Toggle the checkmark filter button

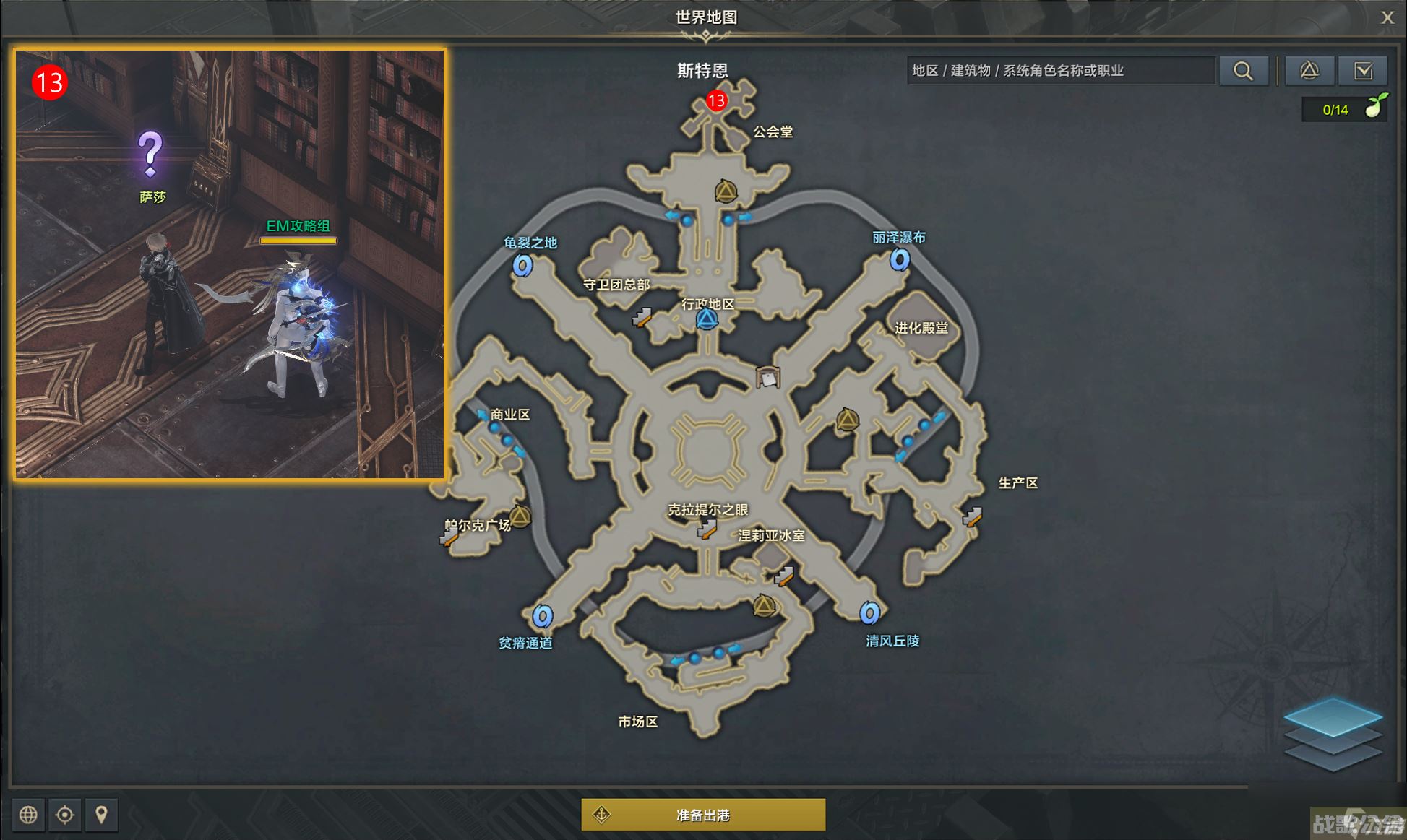tap(1363, 71)
